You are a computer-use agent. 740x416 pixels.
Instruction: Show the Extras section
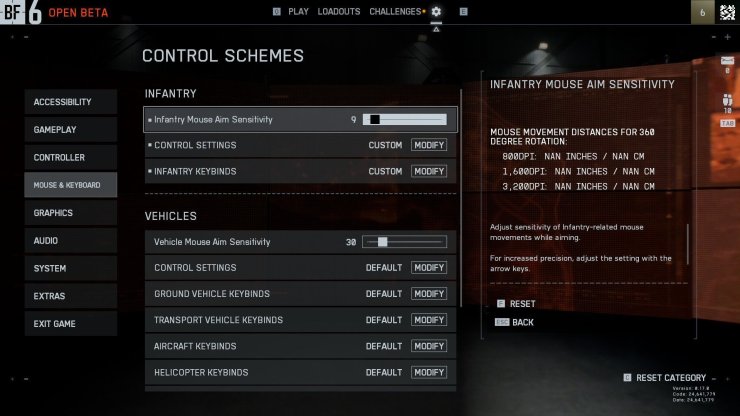click(71, 296)
